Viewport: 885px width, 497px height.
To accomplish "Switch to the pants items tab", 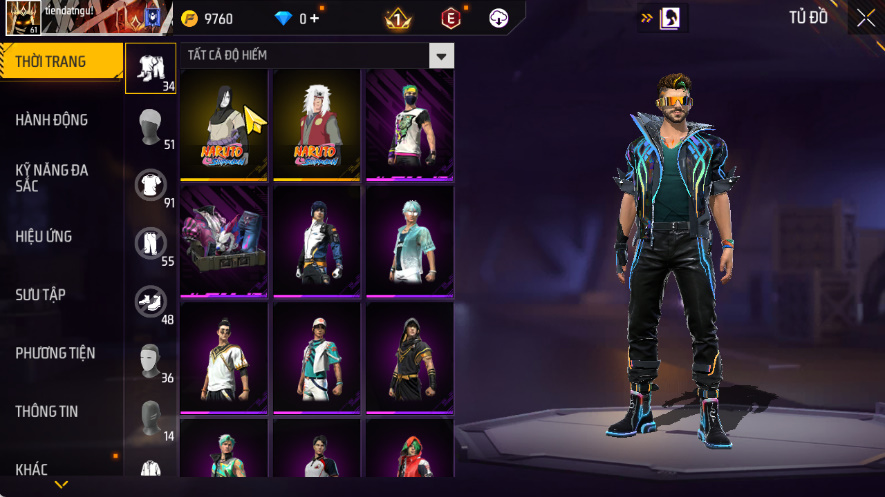I will tap(151, 242).
